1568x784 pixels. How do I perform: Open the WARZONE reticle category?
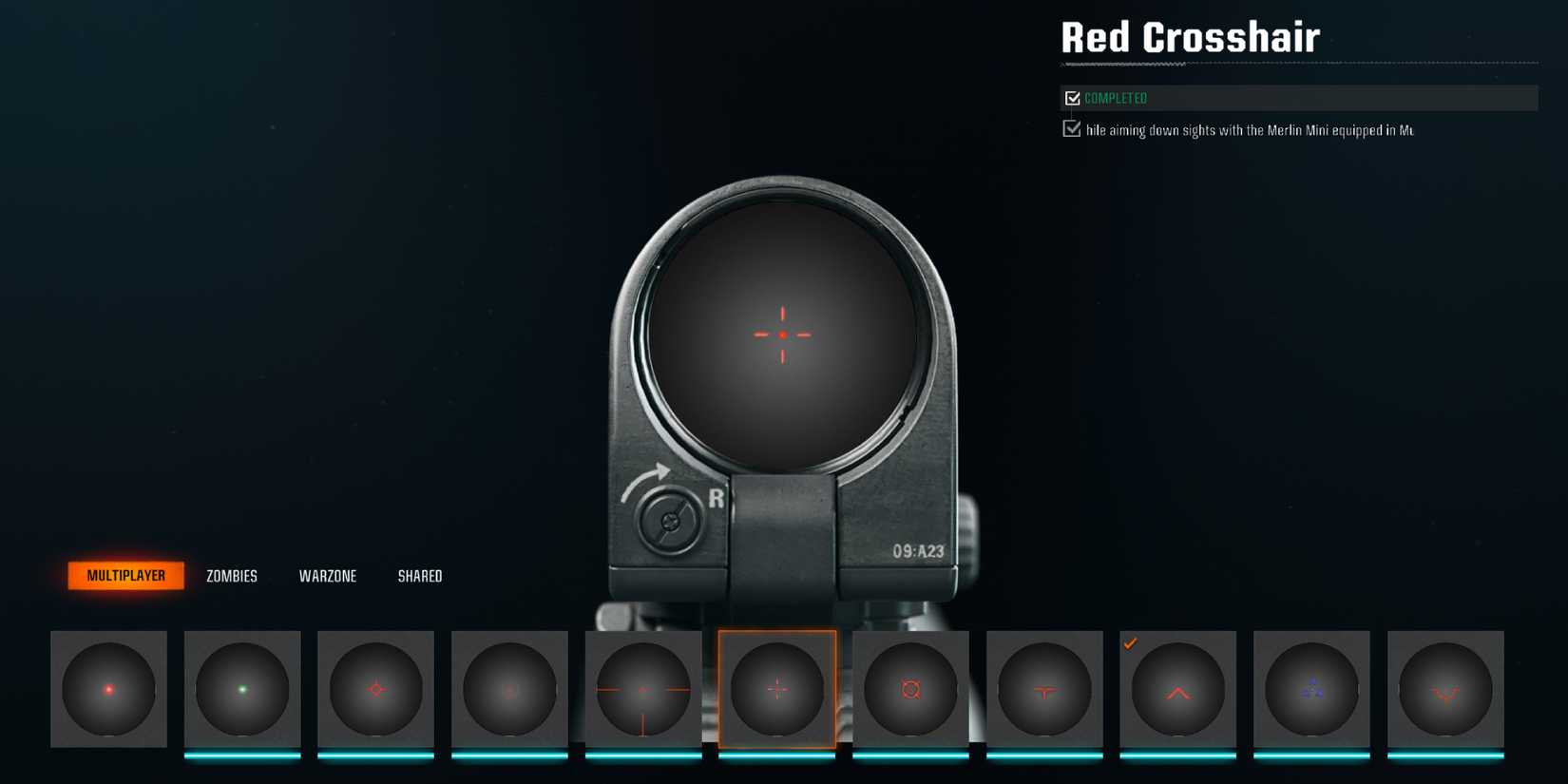tap(328, 576)
